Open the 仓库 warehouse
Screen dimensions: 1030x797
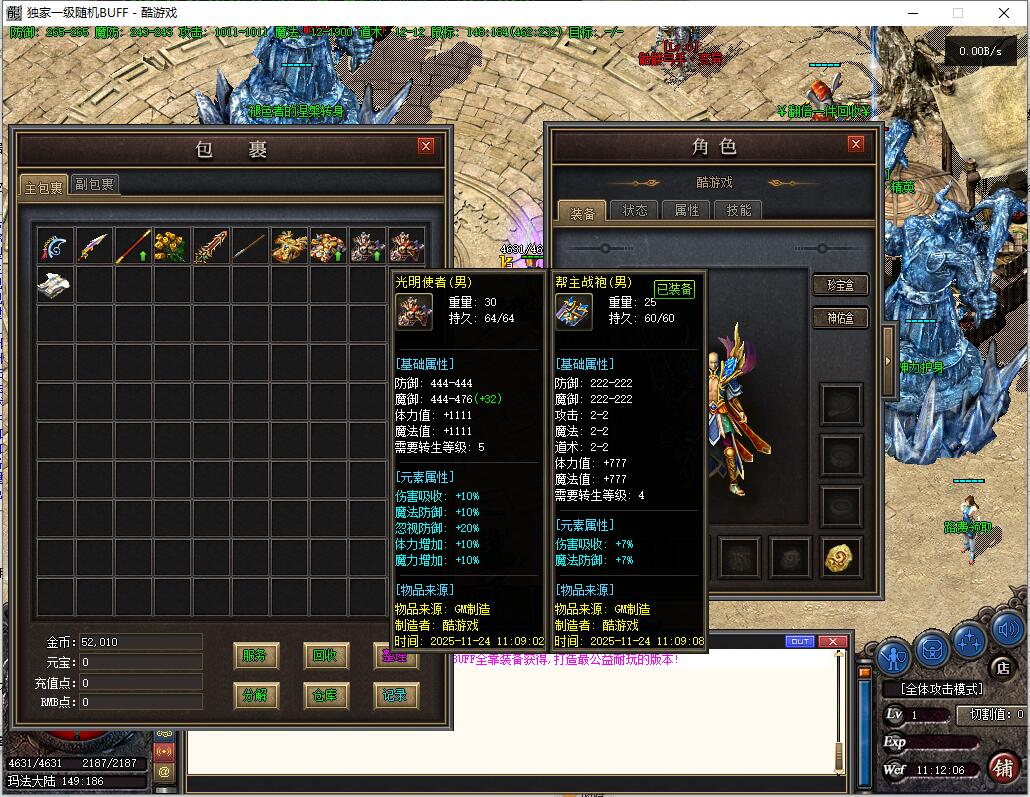click(x=325, y=695)
